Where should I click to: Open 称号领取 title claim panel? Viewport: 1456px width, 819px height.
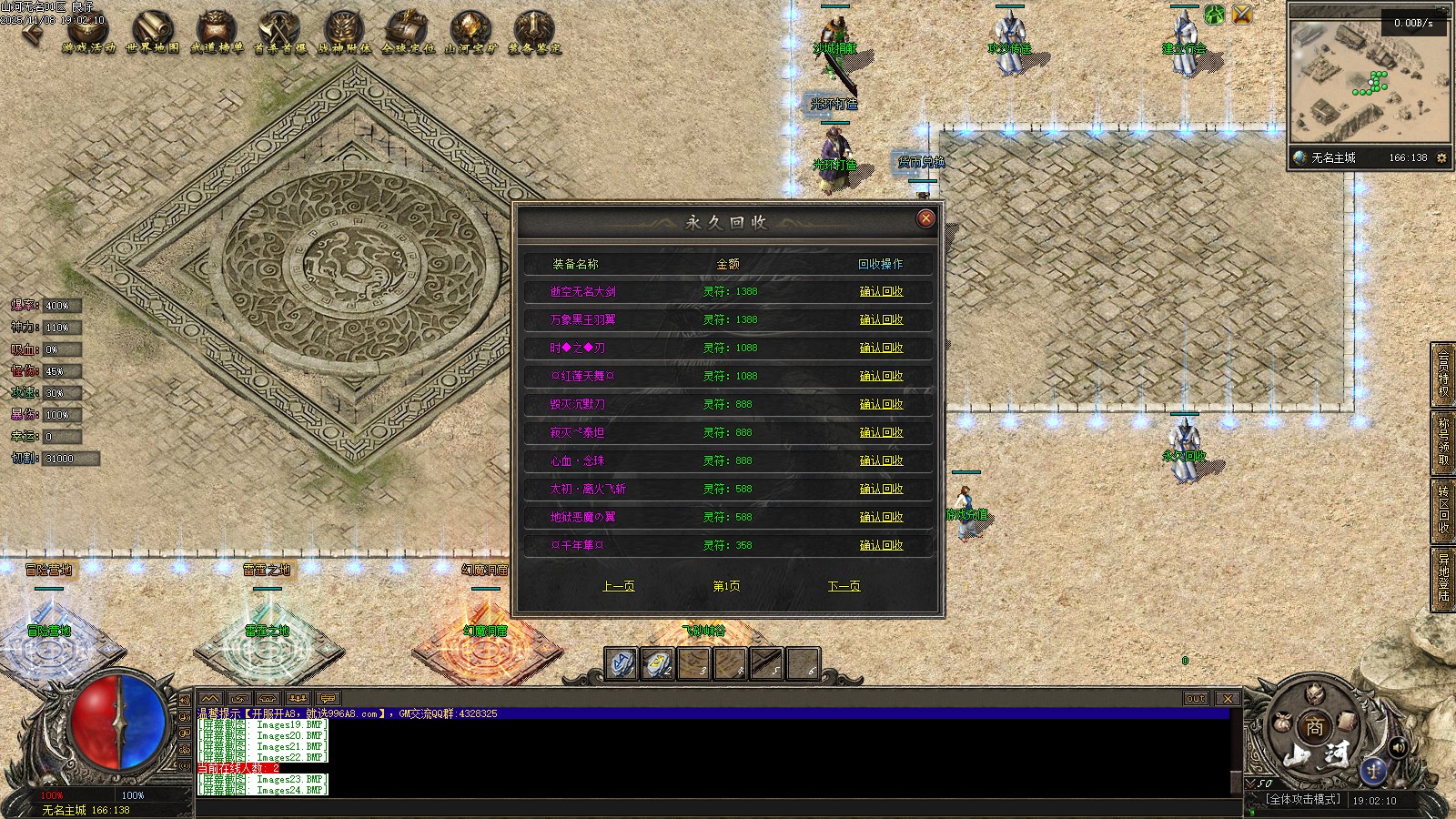click(1443, 441)
